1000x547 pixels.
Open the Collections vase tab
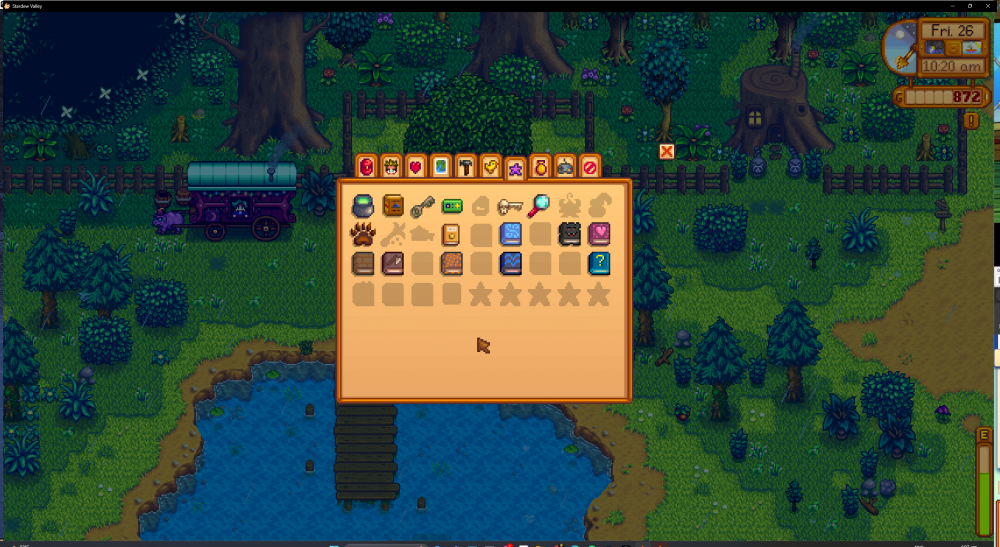click(540, 166)
